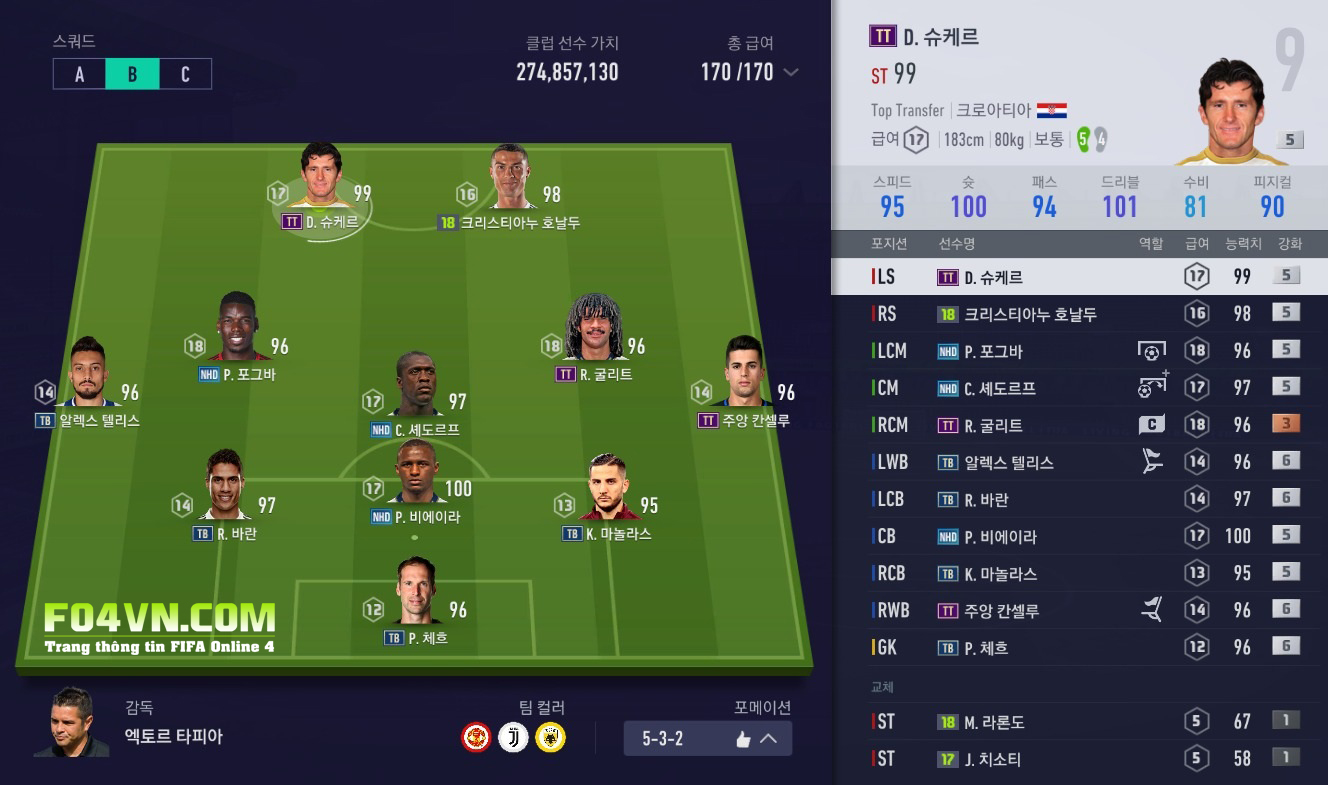
Task: Switch to squad tab A
Action: click(x=79, y=74)
